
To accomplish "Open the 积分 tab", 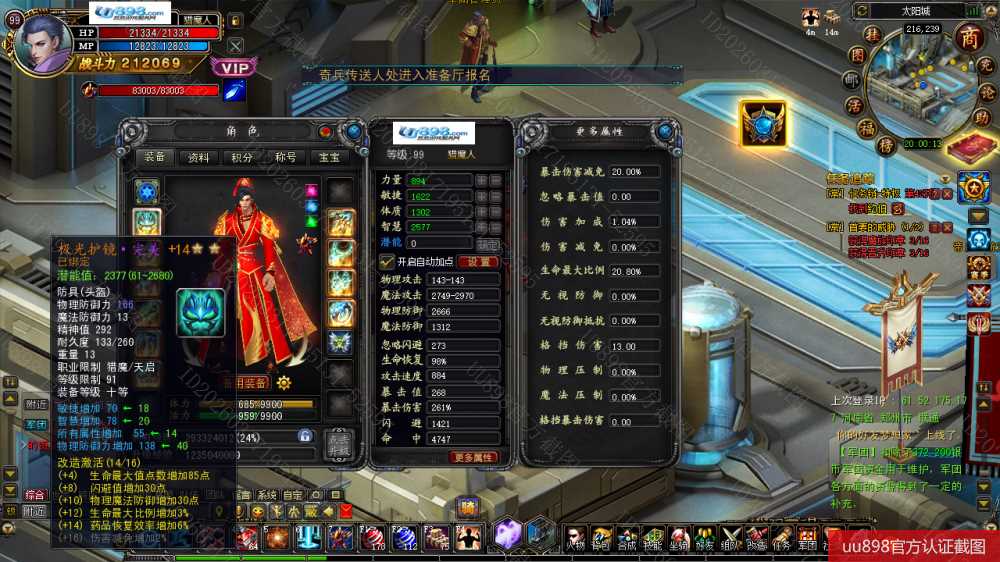I will [x=242, y=157].
